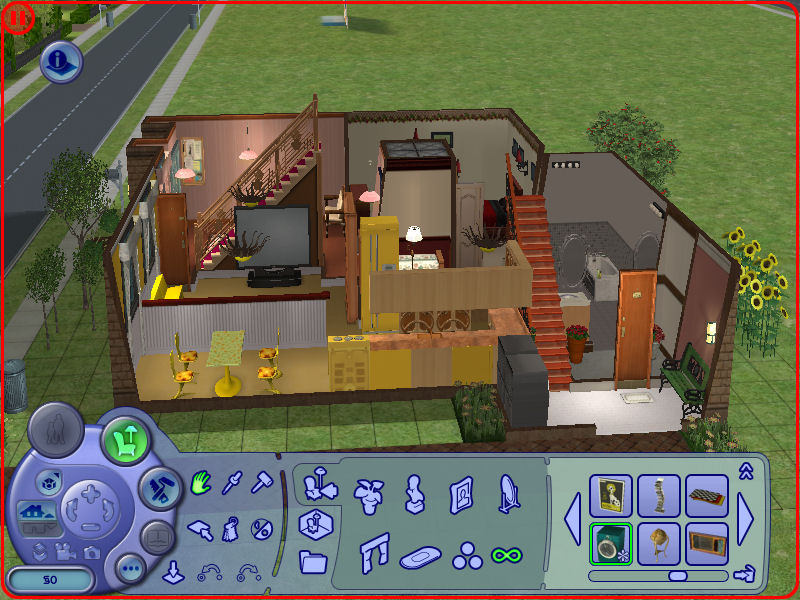Activate the sledgehammer tool
Image resolution: width=800 pixels, height=600 pixels.
coord(262,484)
